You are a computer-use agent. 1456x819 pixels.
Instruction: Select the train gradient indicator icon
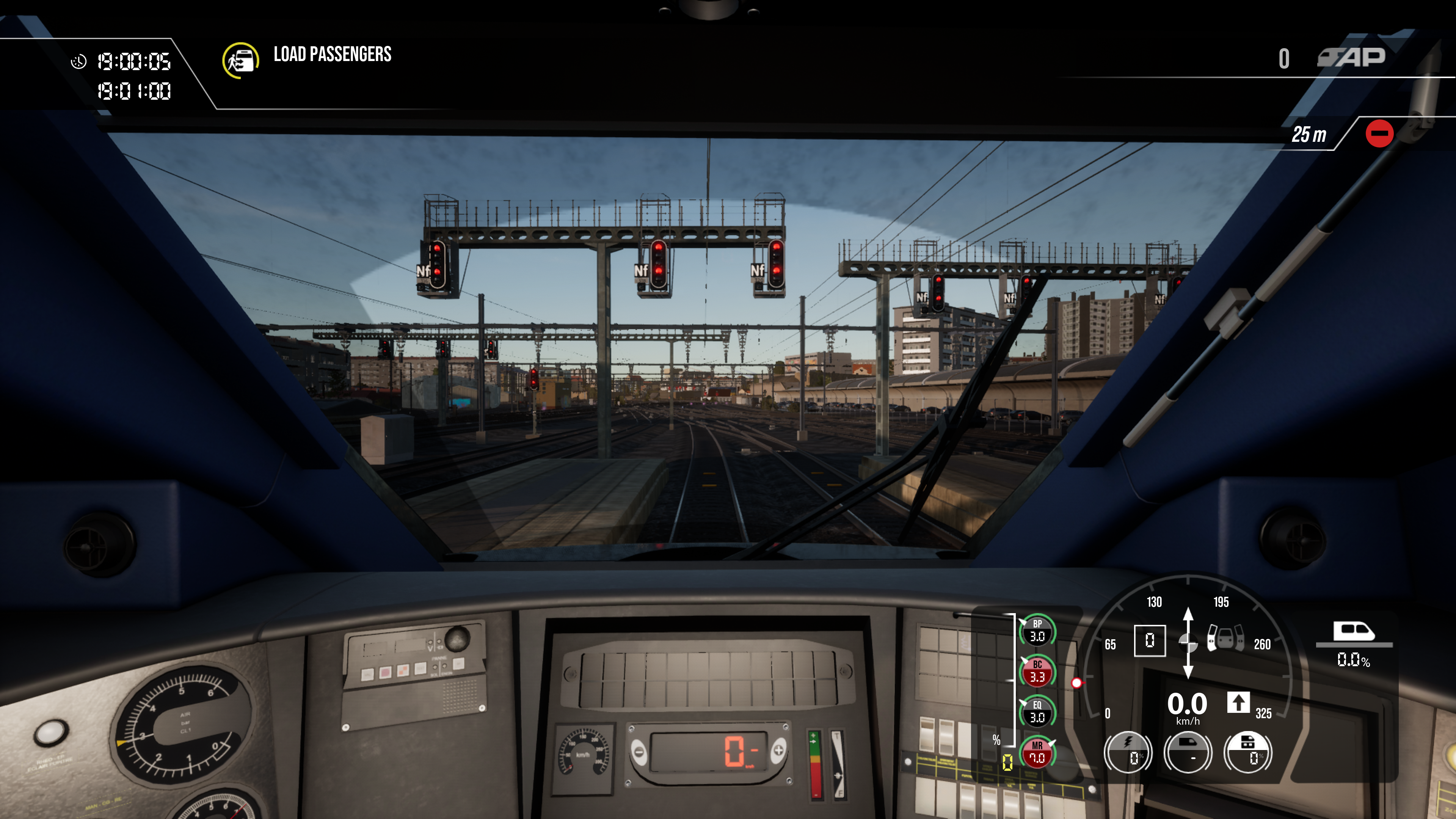(1353, 632)
